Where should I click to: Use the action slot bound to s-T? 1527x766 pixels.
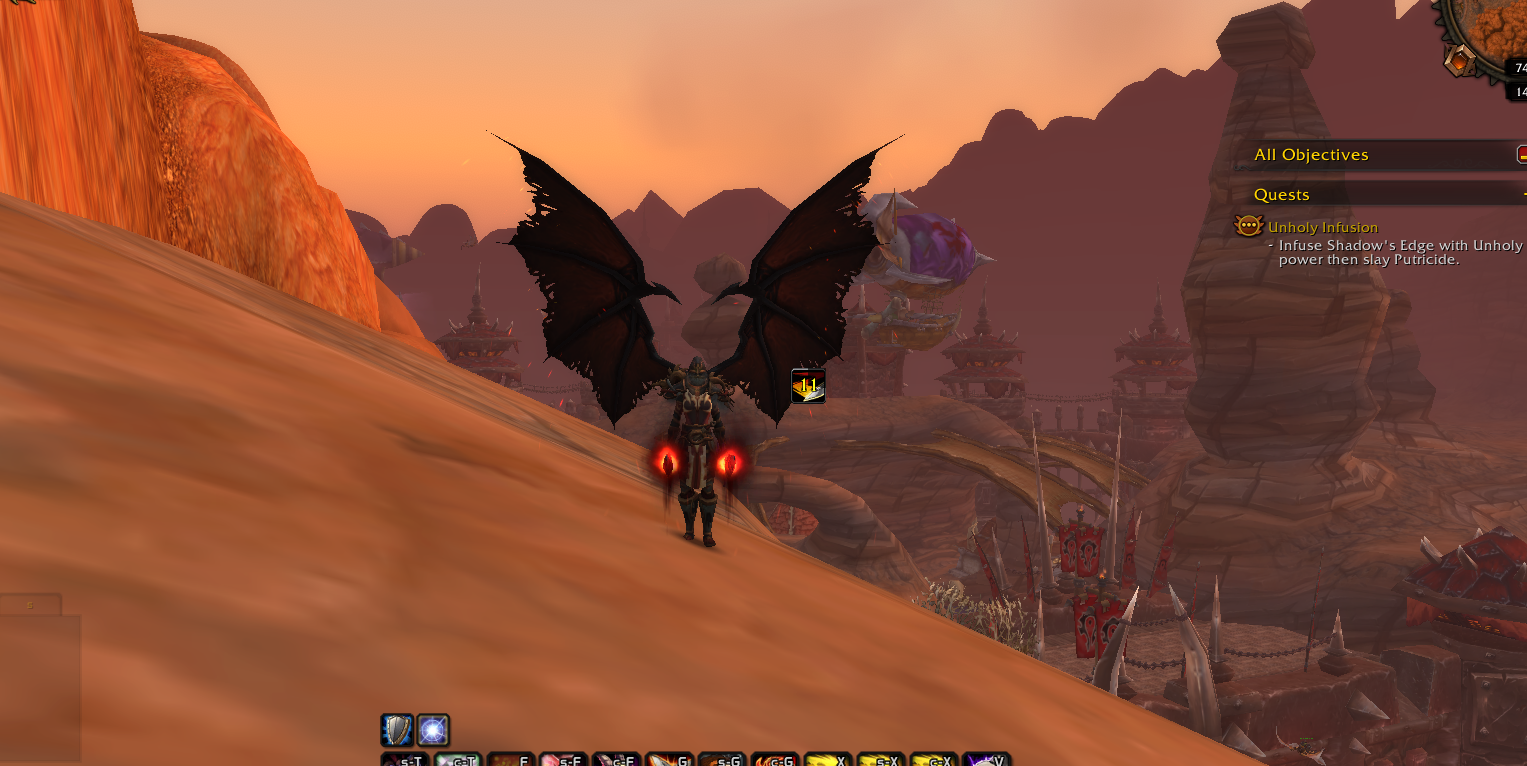pos(405,760)
